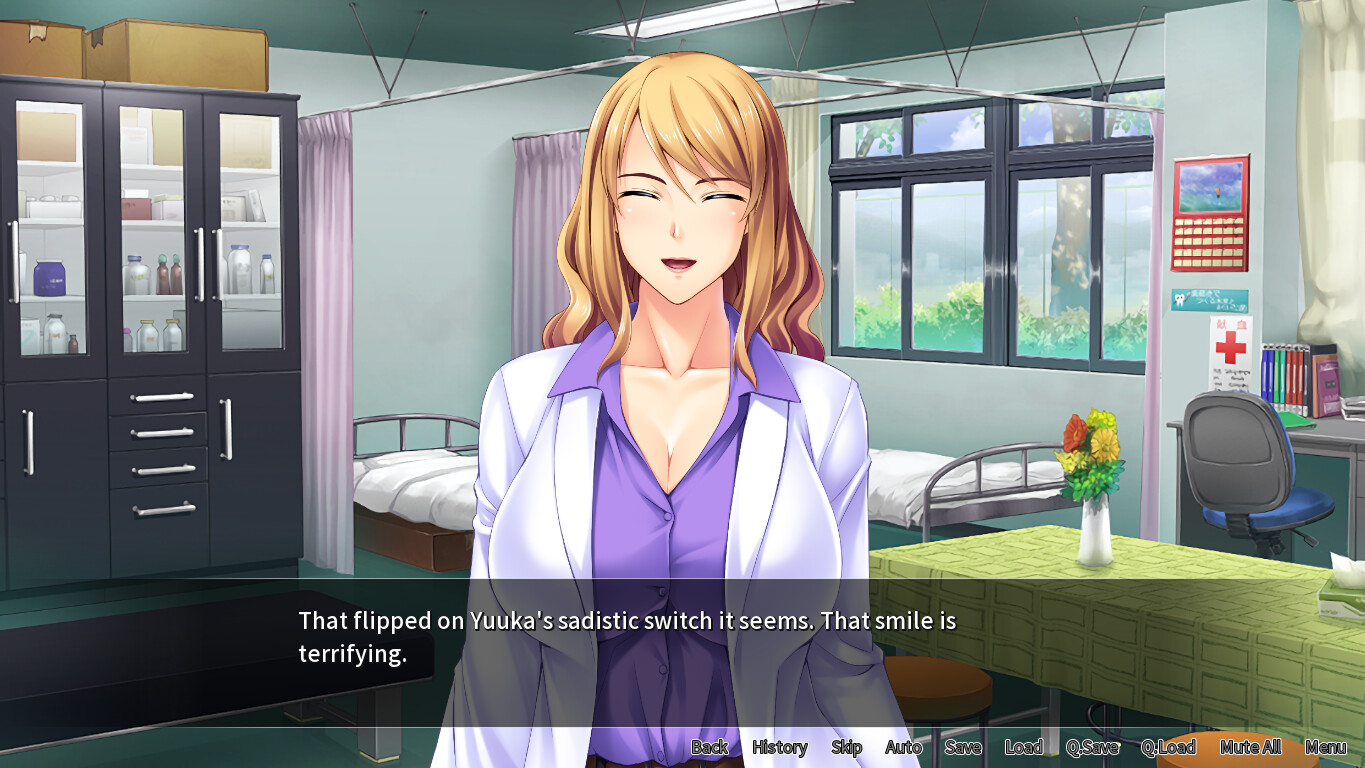The height and width of the screenshot is (768, 1365).
Task: Click Mute All in the bottom bar
Action: 1250,747
